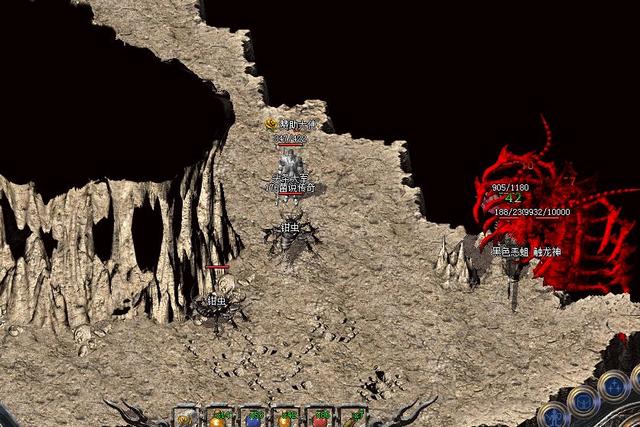Select the golden scroll hotbar slot
The width and height of the screenshot is (640, 427).
tap(186, 419)
